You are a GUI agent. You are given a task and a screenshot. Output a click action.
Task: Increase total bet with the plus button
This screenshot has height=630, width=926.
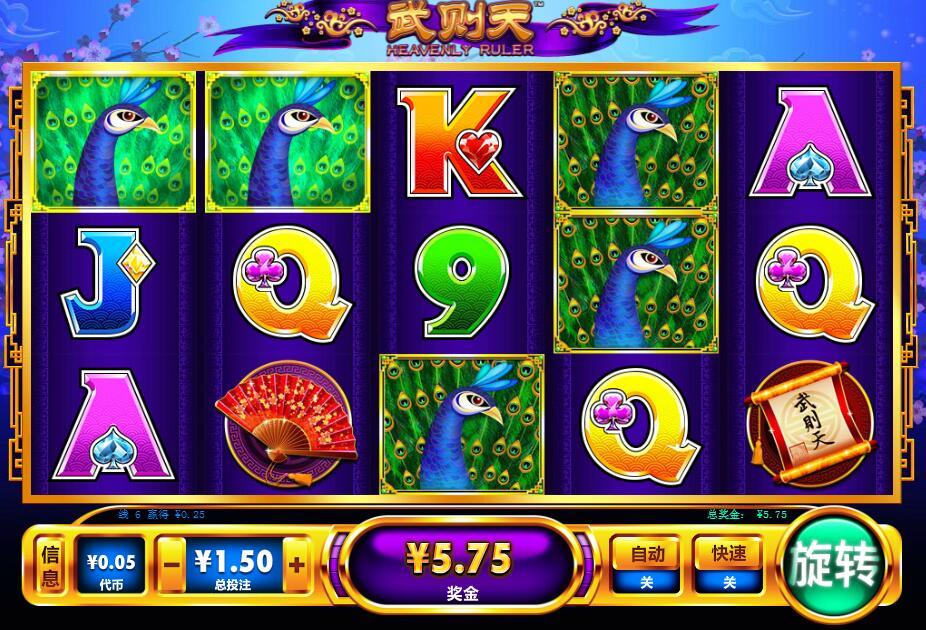pos(296,563)
